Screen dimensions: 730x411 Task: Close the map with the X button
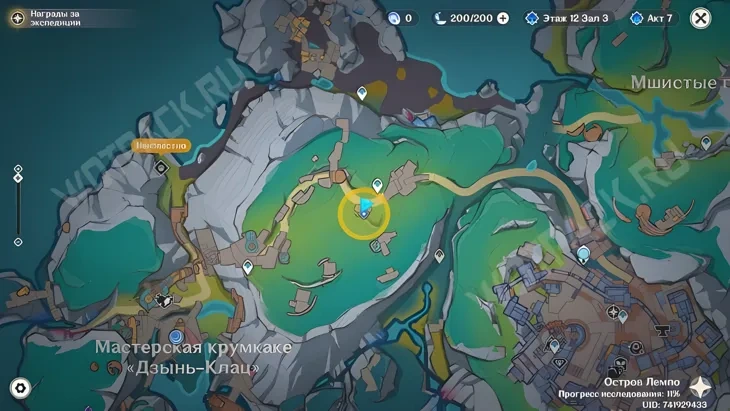701,18
